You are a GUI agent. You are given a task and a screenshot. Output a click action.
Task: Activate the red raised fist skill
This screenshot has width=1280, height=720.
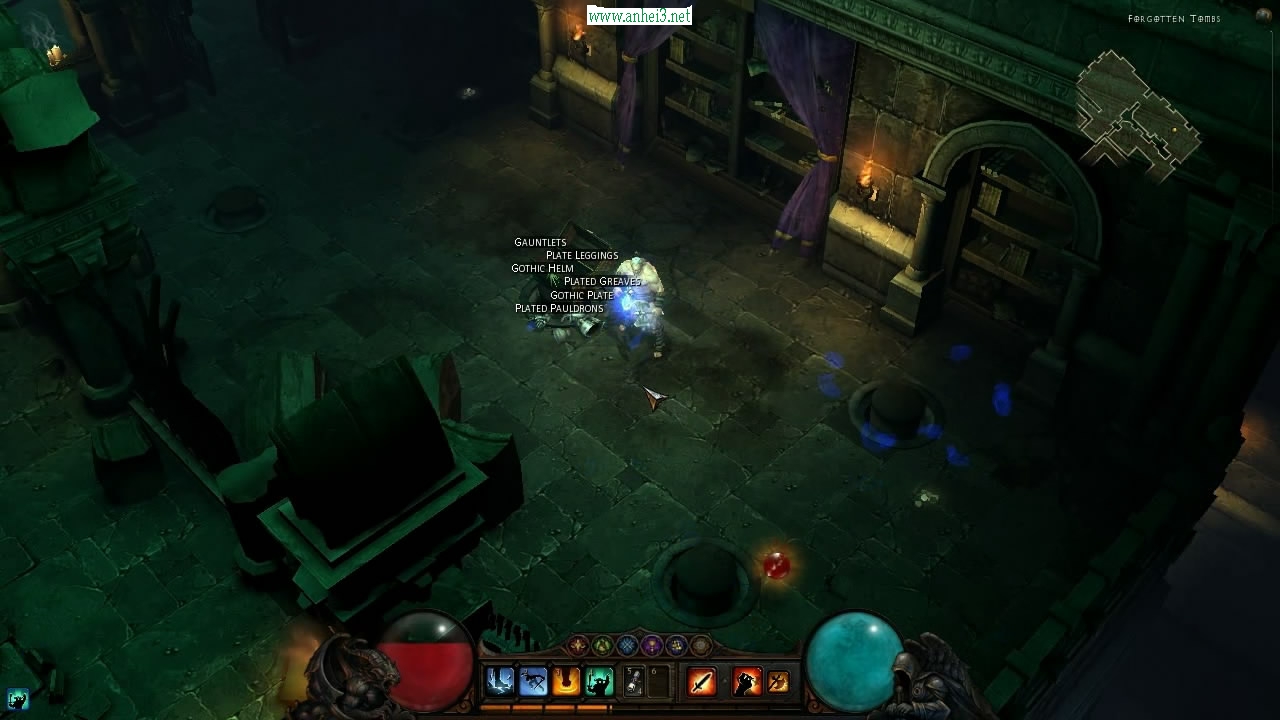point(747,682)
